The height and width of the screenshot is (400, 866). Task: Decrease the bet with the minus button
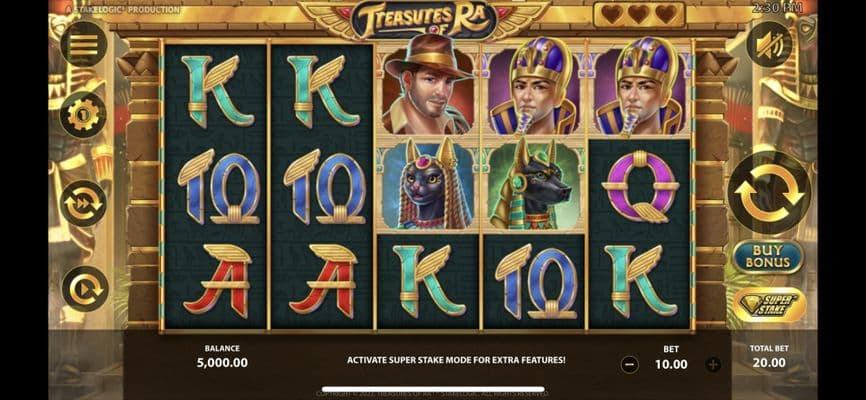click(630, 365)
